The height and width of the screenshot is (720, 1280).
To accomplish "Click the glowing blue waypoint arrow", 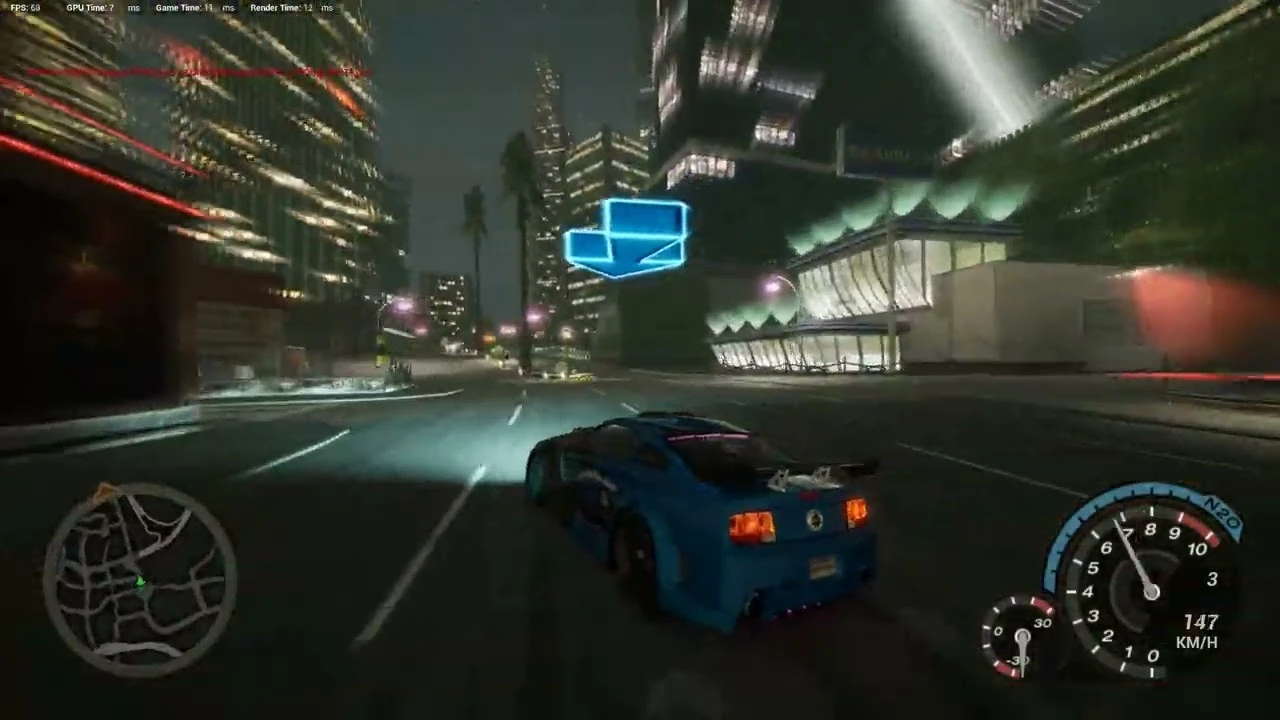I will 628,240.
